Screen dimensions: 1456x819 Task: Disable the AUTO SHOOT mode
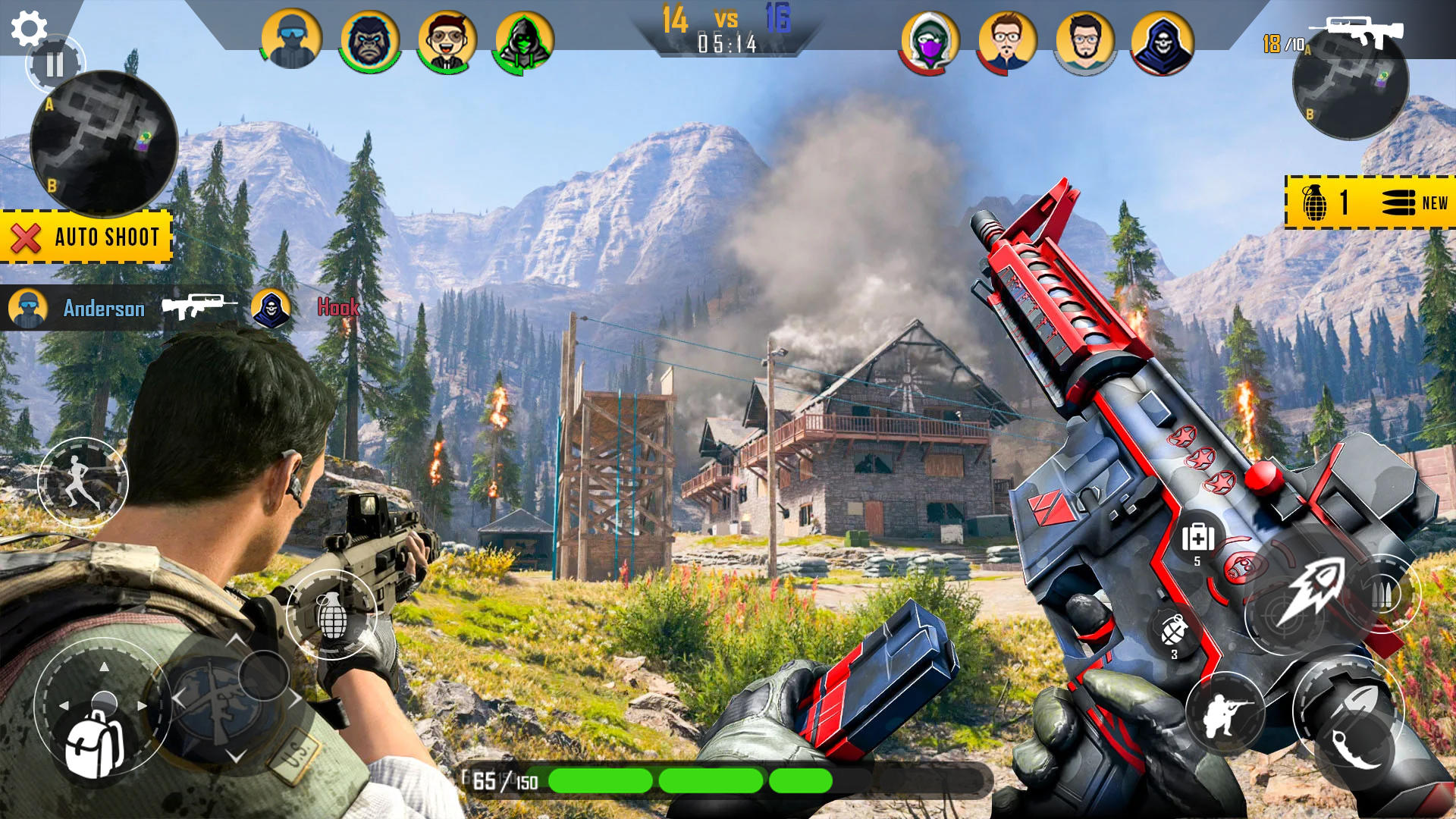coord(86,237)
